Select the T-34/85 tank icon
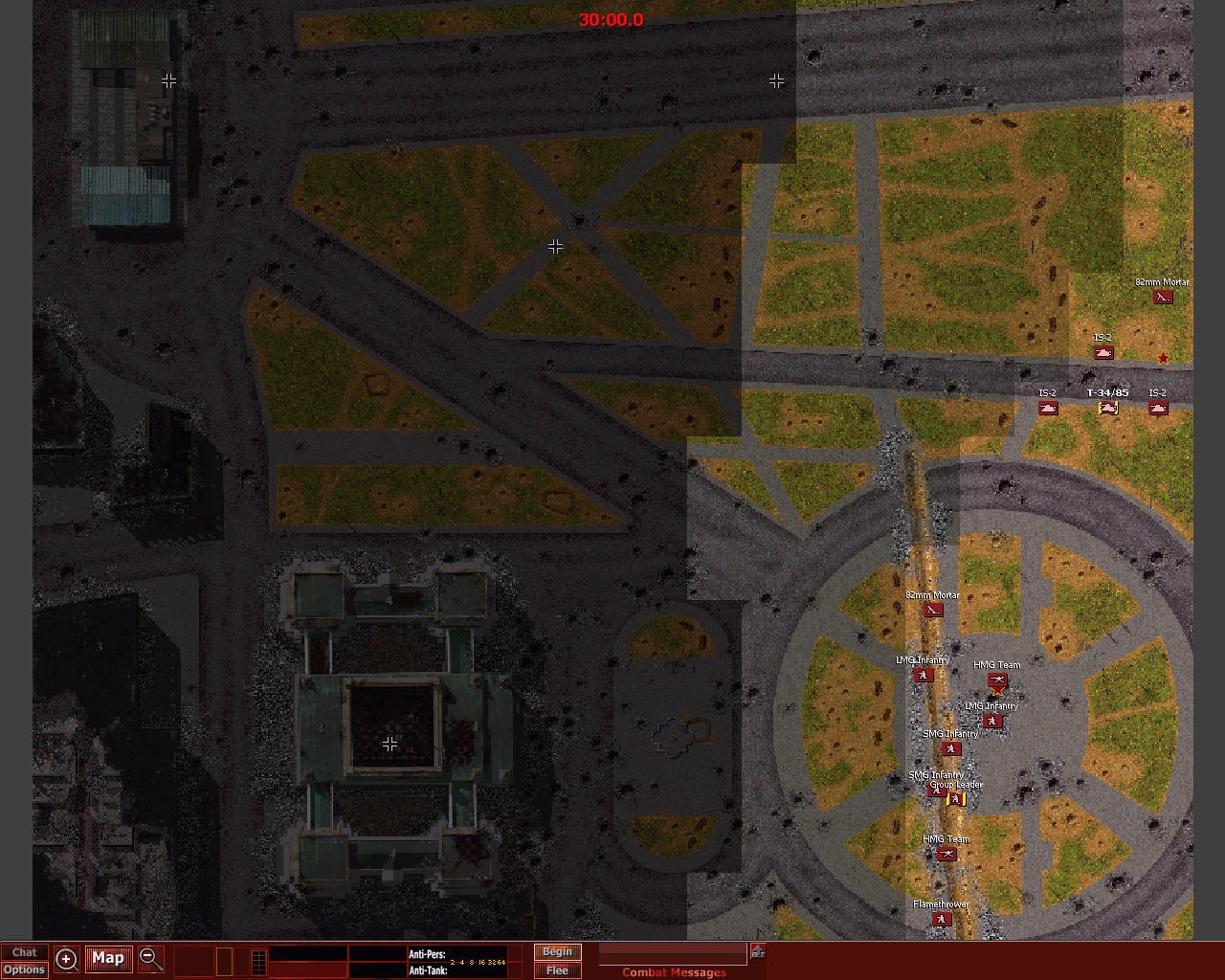The height and width of the screenshot is (980, 1225). tap(1108, 408)
